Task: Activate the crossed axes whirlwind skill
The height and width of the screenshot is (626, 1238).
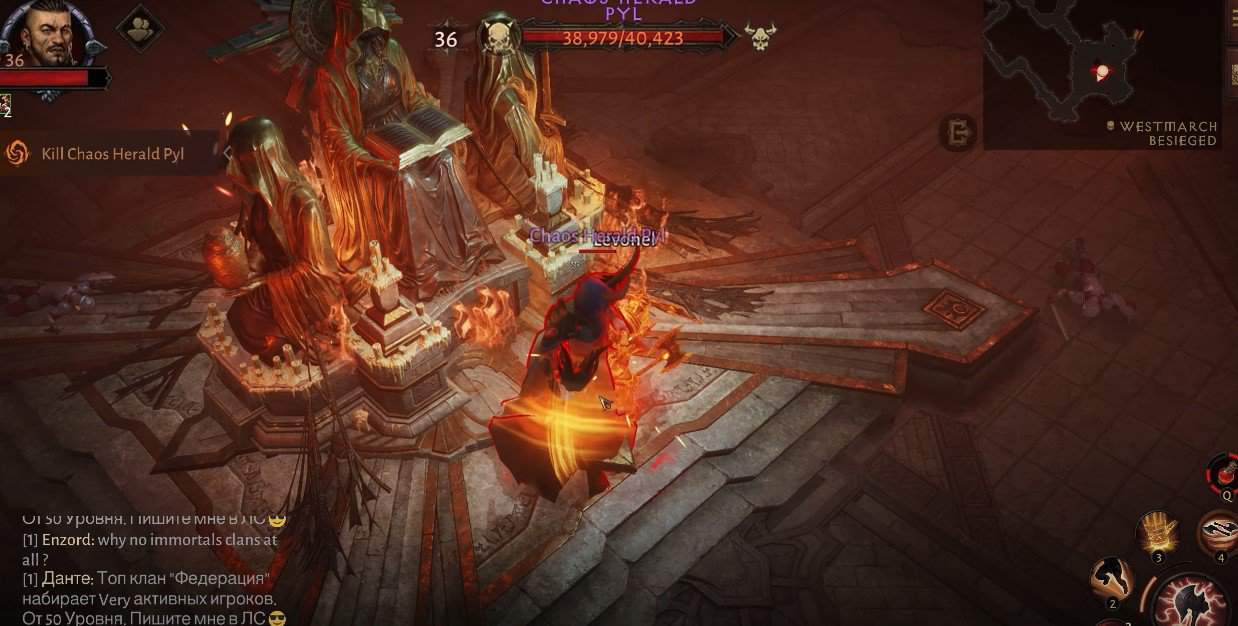Action: [1218, 532]
